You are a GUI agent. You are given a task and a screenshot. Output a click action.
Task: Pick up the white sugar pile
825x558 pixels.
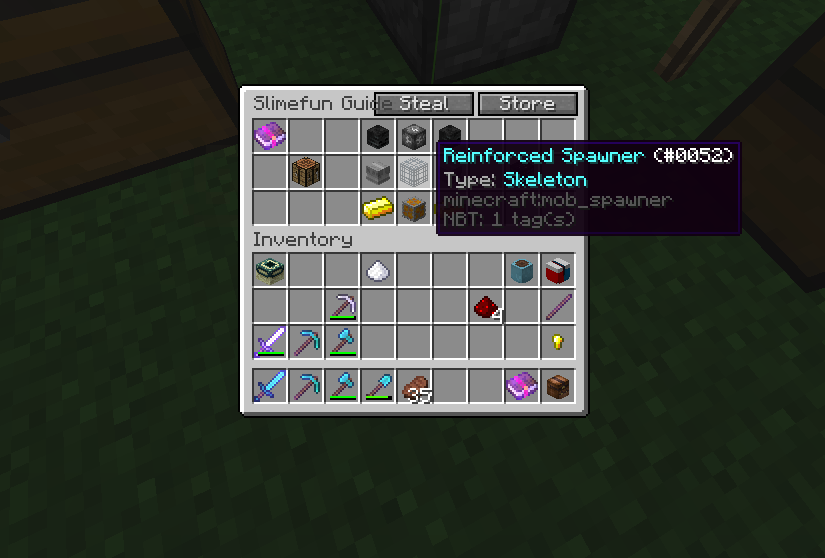pos(378,269)
